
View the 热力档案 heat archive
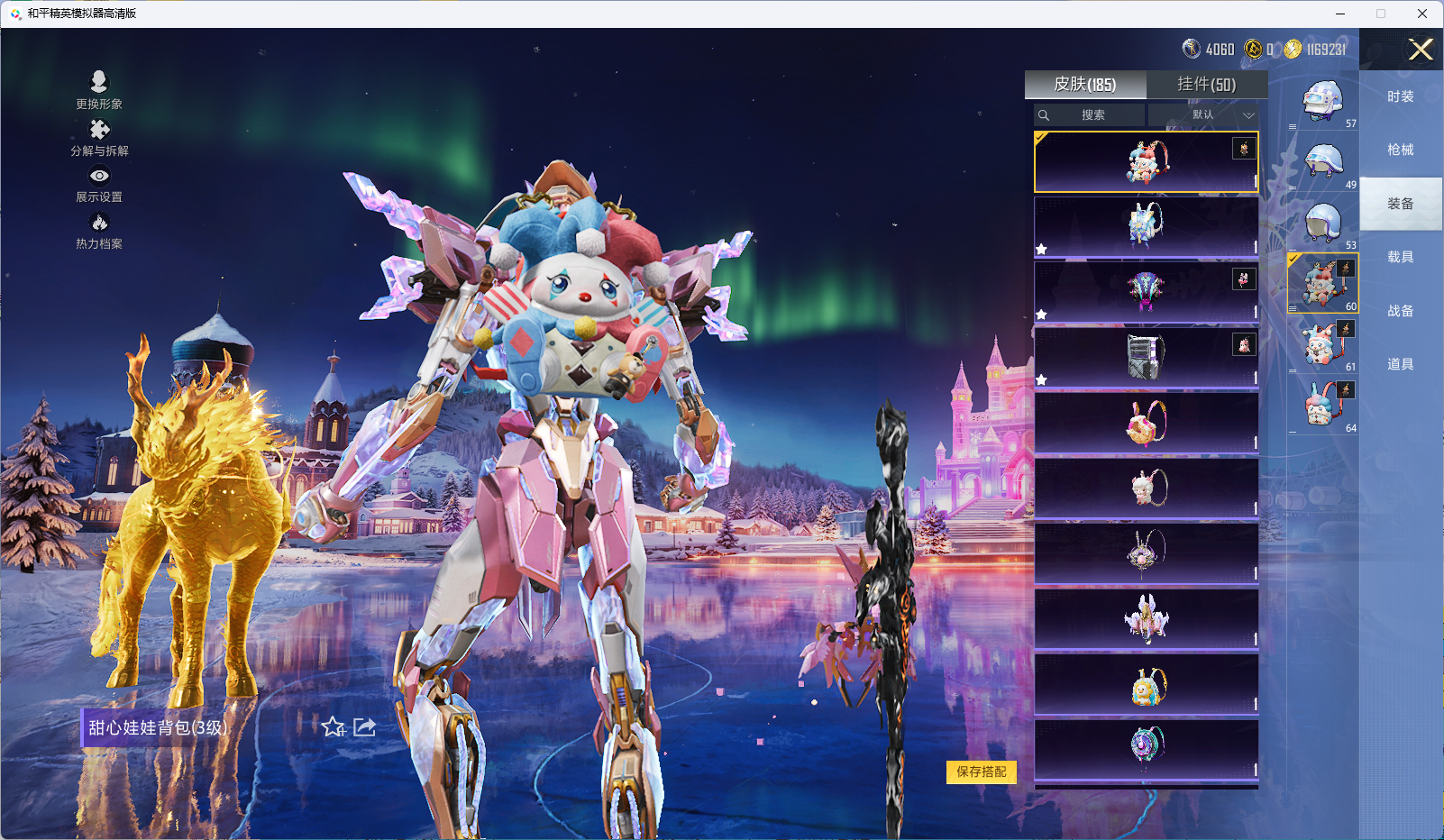coord(99,232)
